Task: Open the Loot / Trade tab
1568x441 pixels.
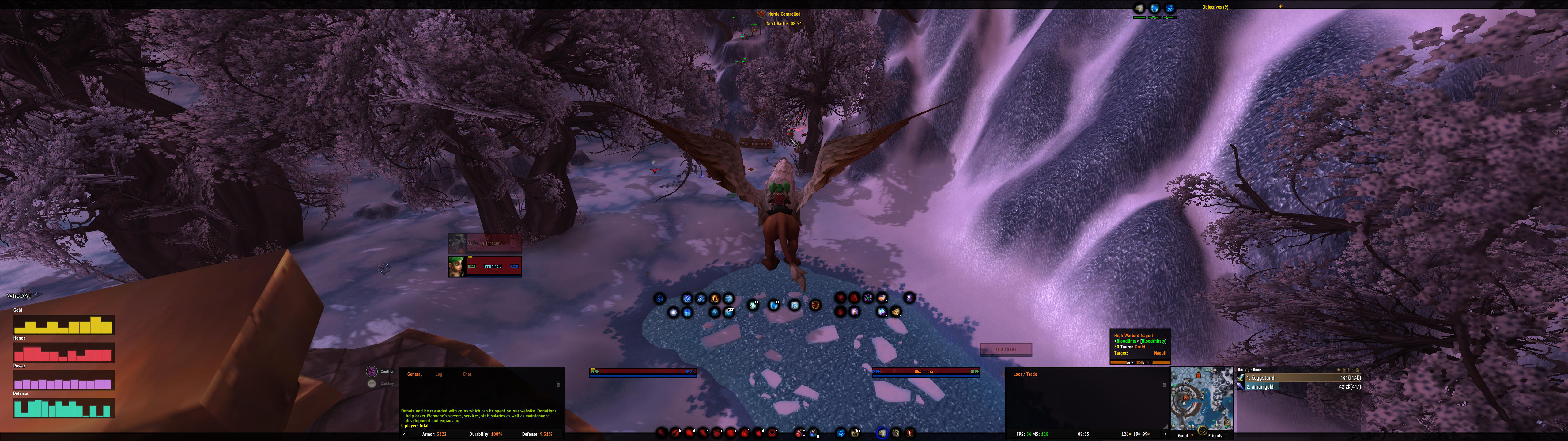Action: 1024,374
